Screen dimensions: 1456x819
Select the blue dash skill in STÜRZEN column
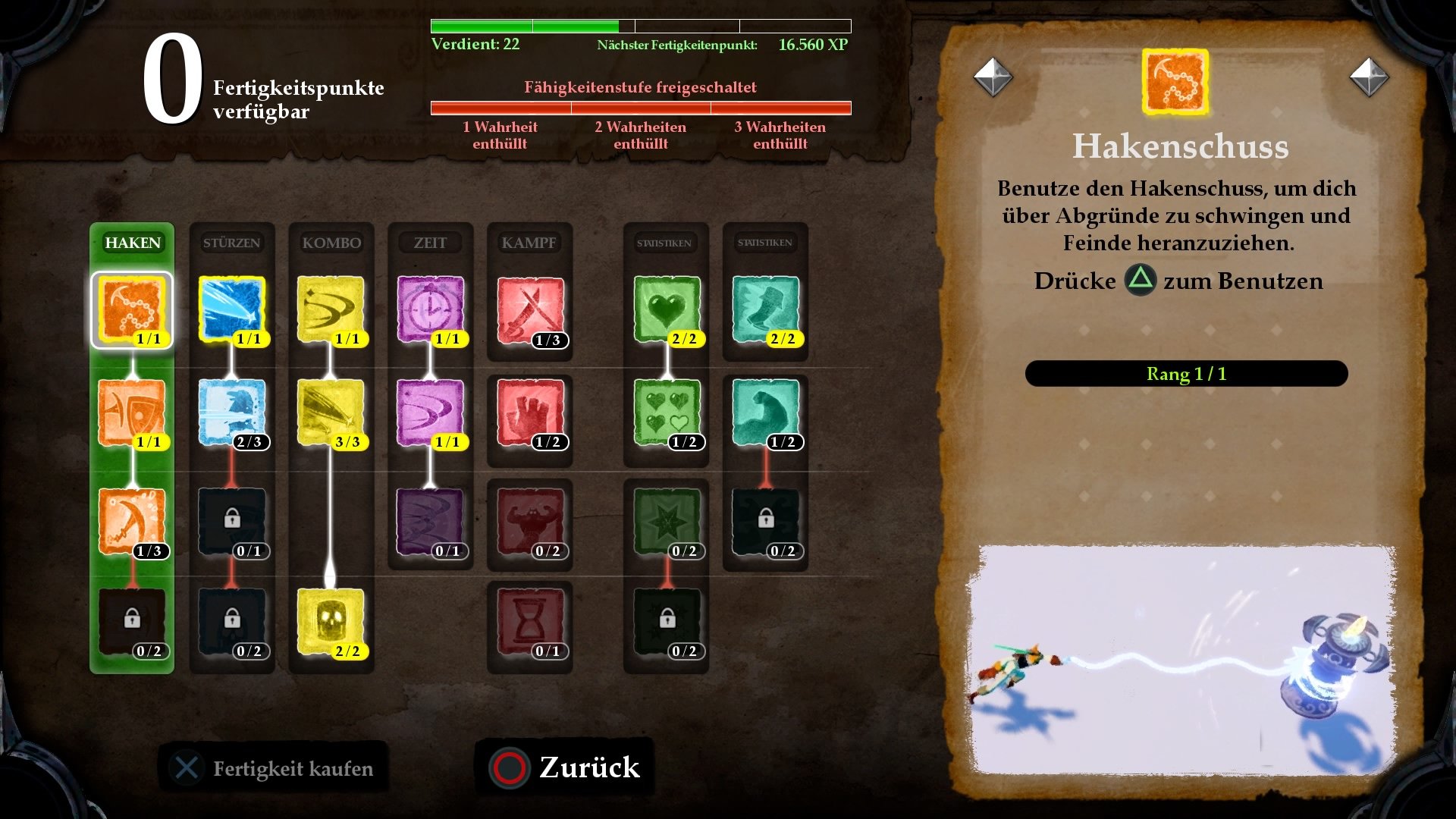231,309
